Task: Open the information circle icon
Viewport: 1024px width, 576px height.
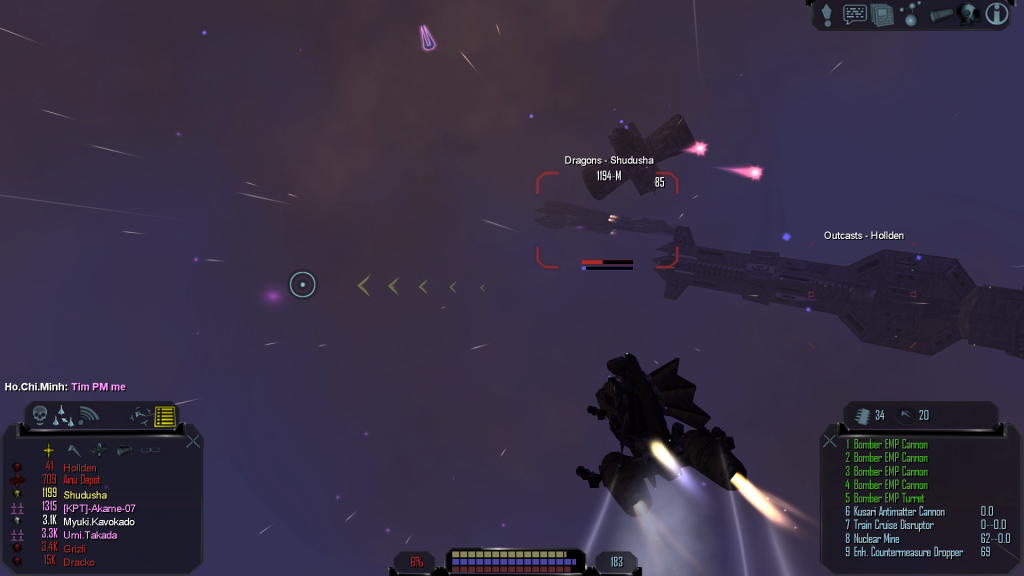Action: [x=996, y=14]
